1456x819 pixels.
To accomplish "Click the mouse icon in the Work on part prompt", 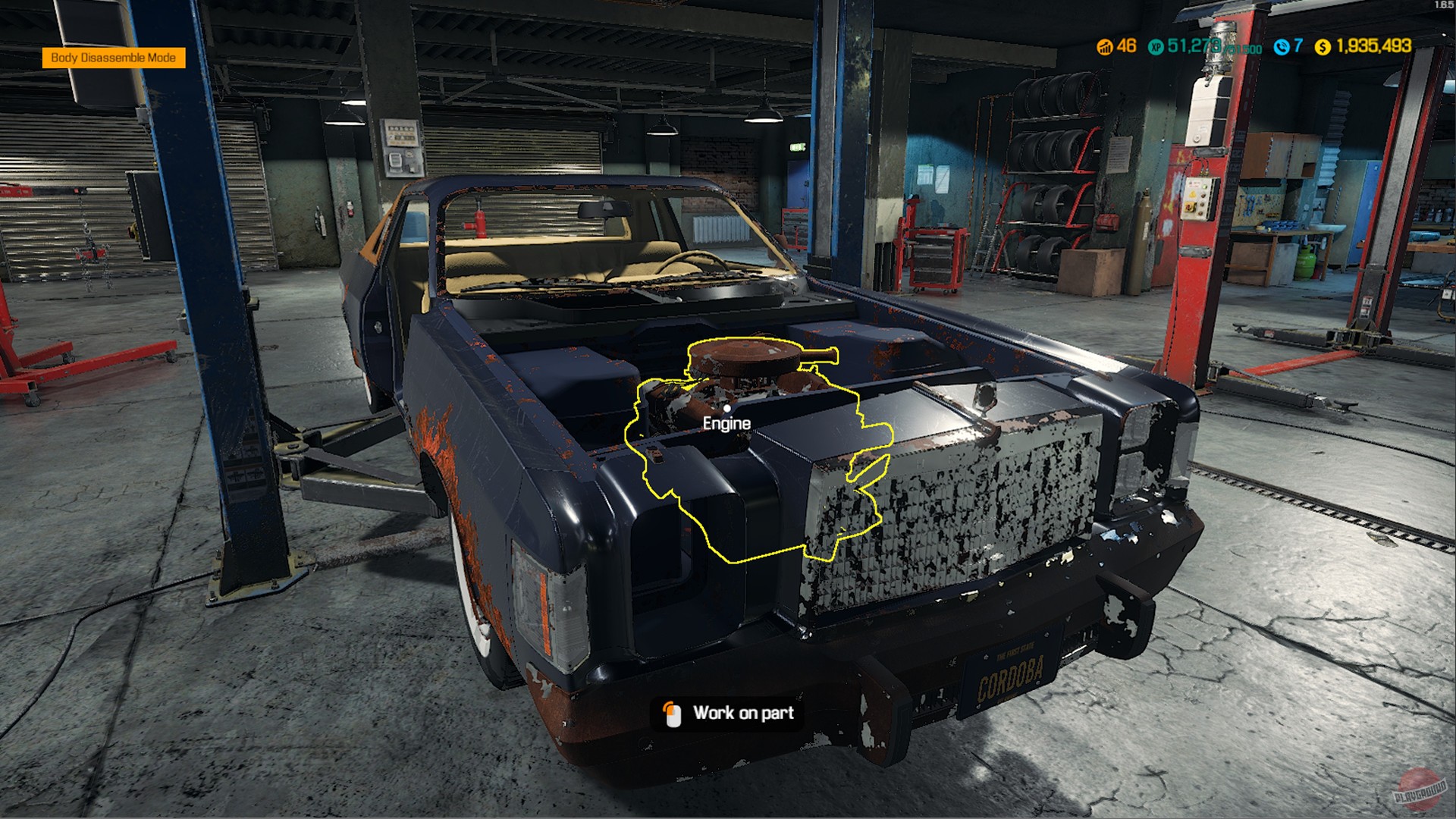I will pyautogui.click(x=672, y=713).
